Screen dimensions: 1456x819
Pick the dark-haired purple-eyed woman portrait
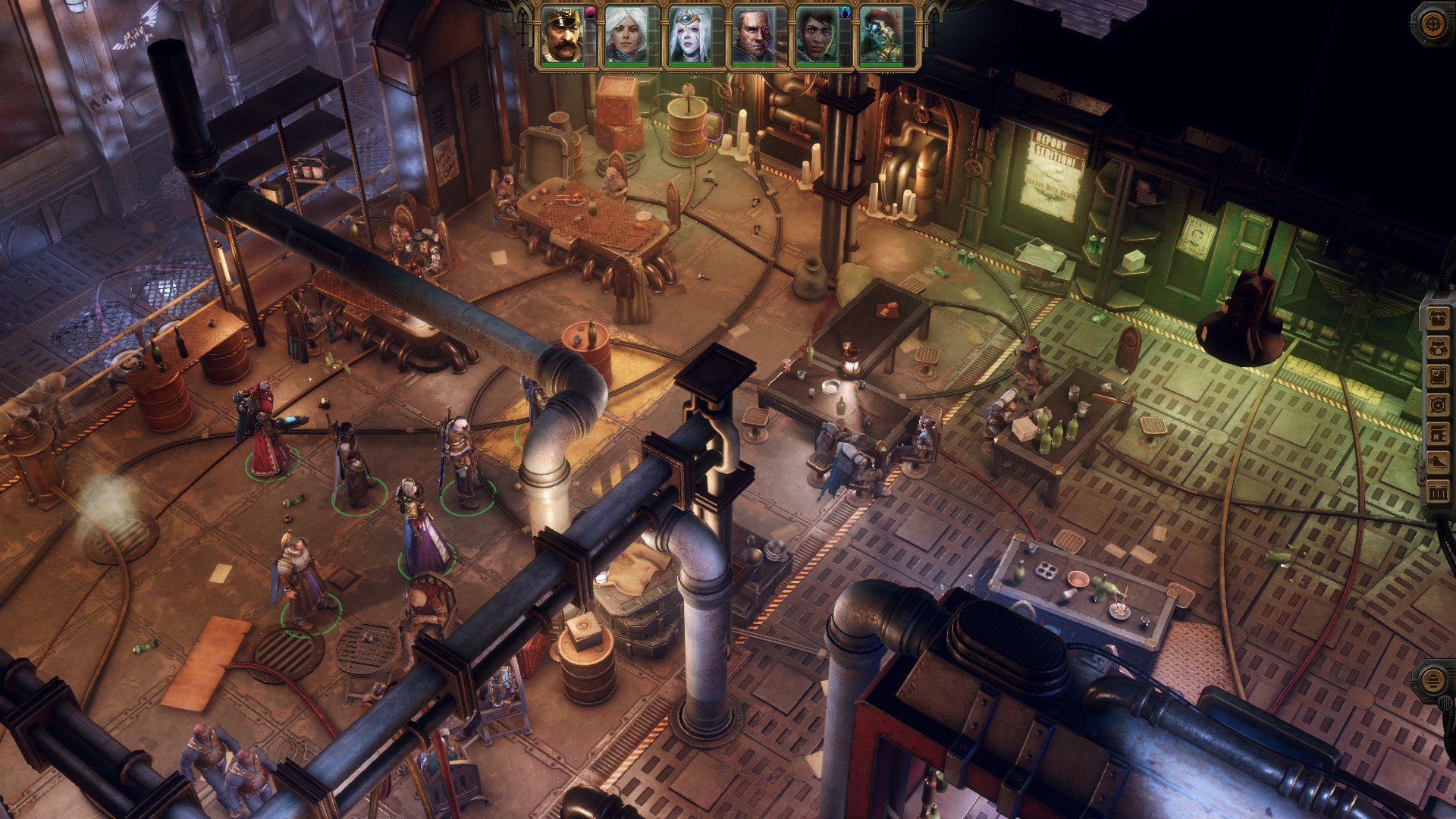[x=817, y=36]
